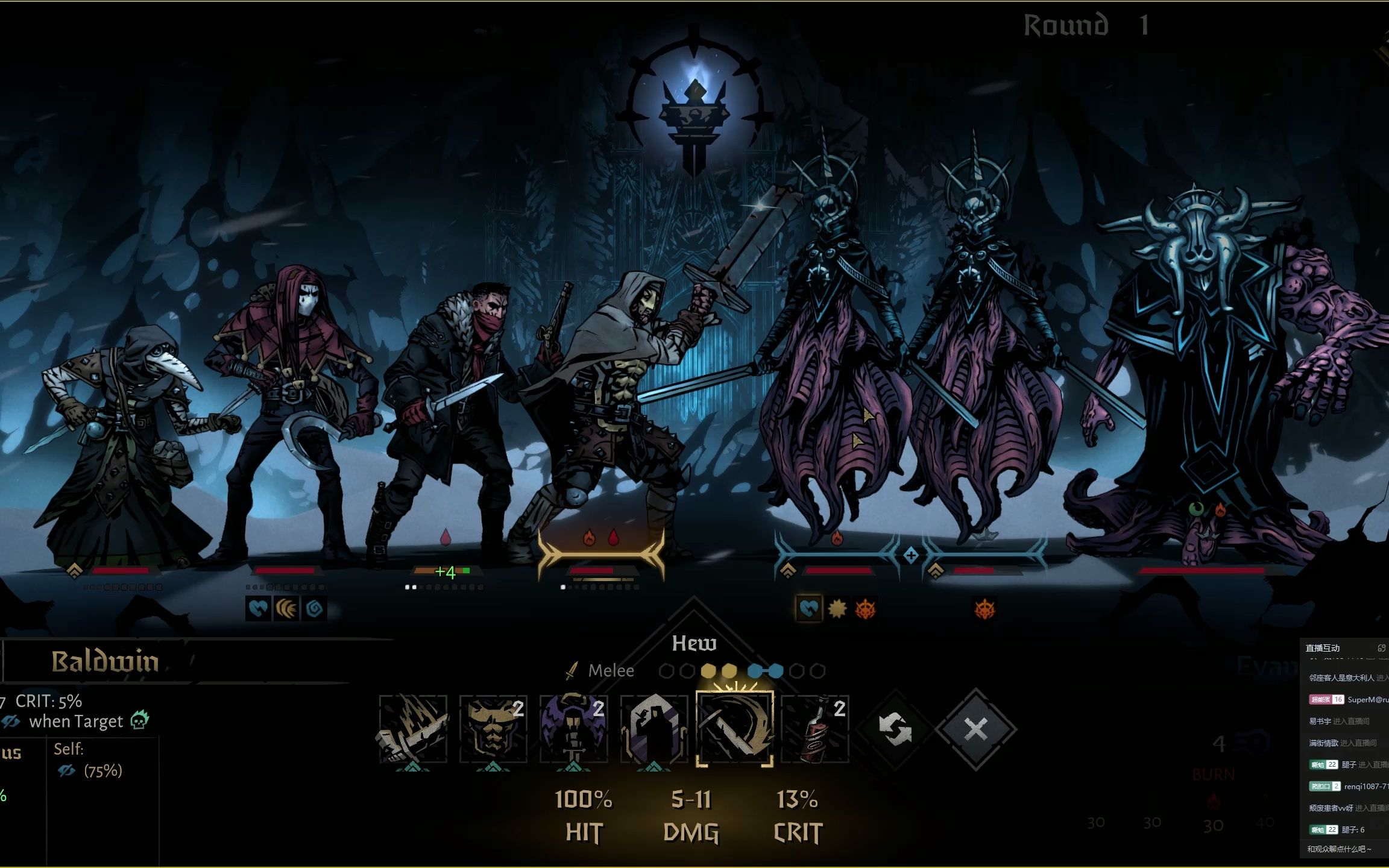Click the highlighted Hew scythe-slash skill

click(734, 728)
